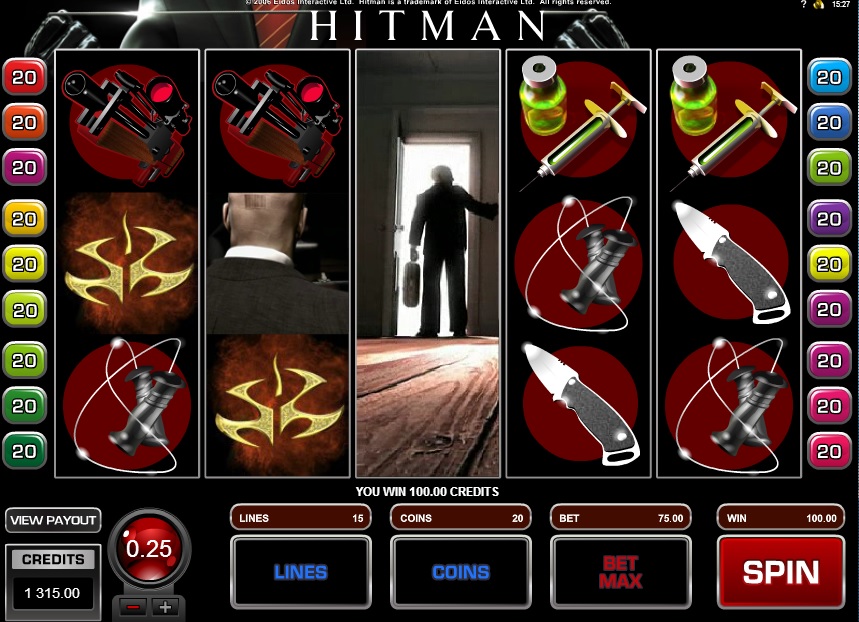The height and width of the screenshot is (622, 859).
Task: Click the COINS button
Action: 460,572
